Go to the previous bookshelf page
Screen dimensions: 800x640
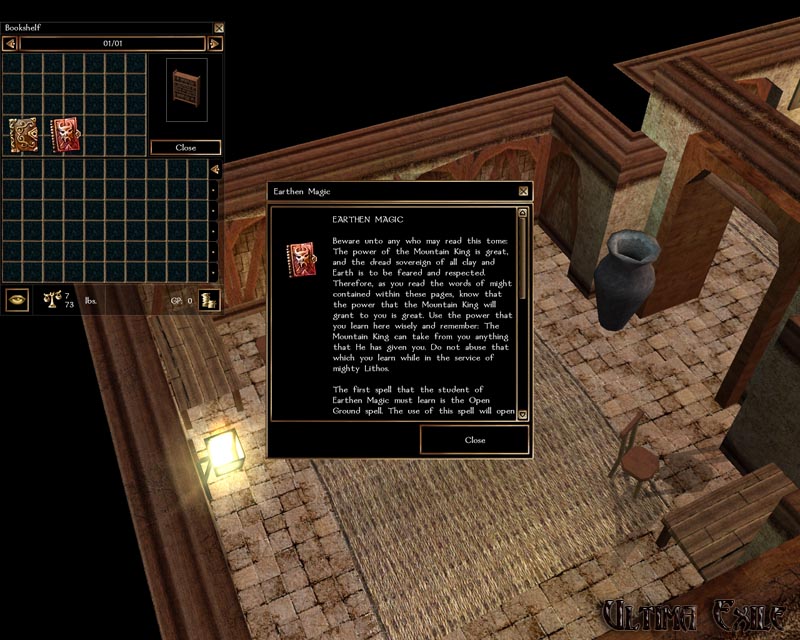[11, 44]
